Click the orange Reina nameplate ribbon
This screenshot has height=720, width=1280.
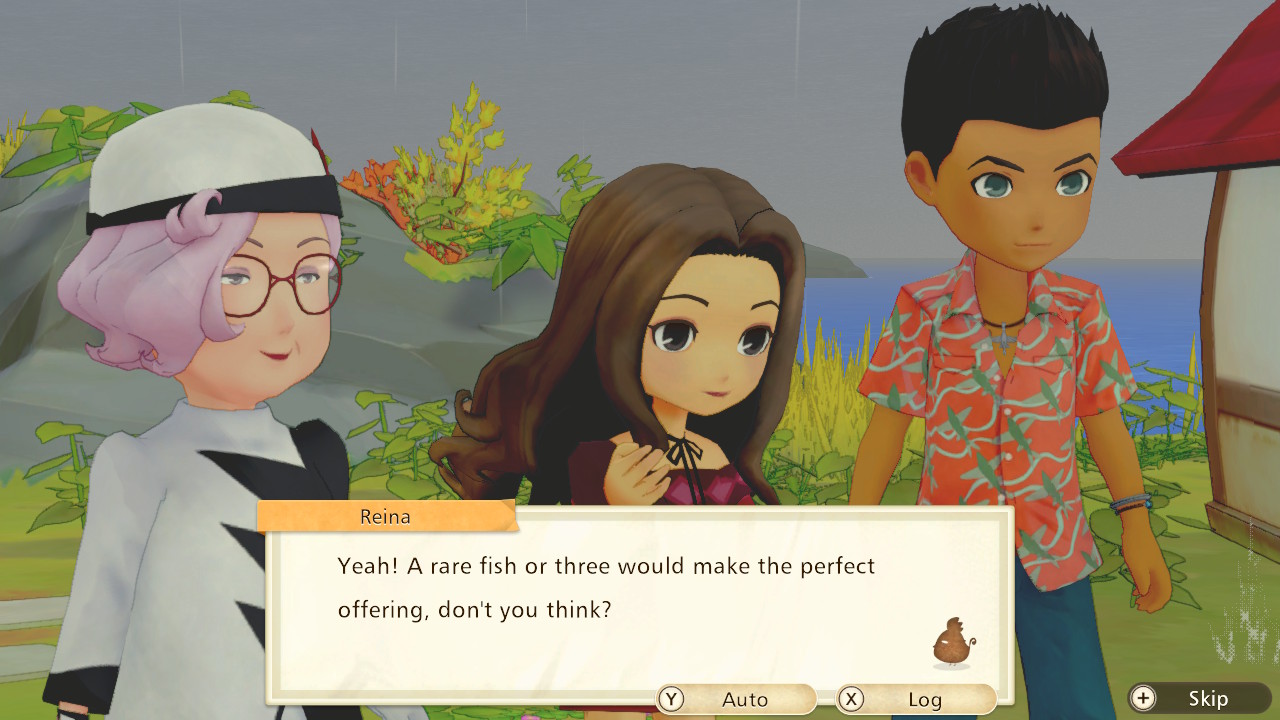pyautogui.click(x=387, y=517)
